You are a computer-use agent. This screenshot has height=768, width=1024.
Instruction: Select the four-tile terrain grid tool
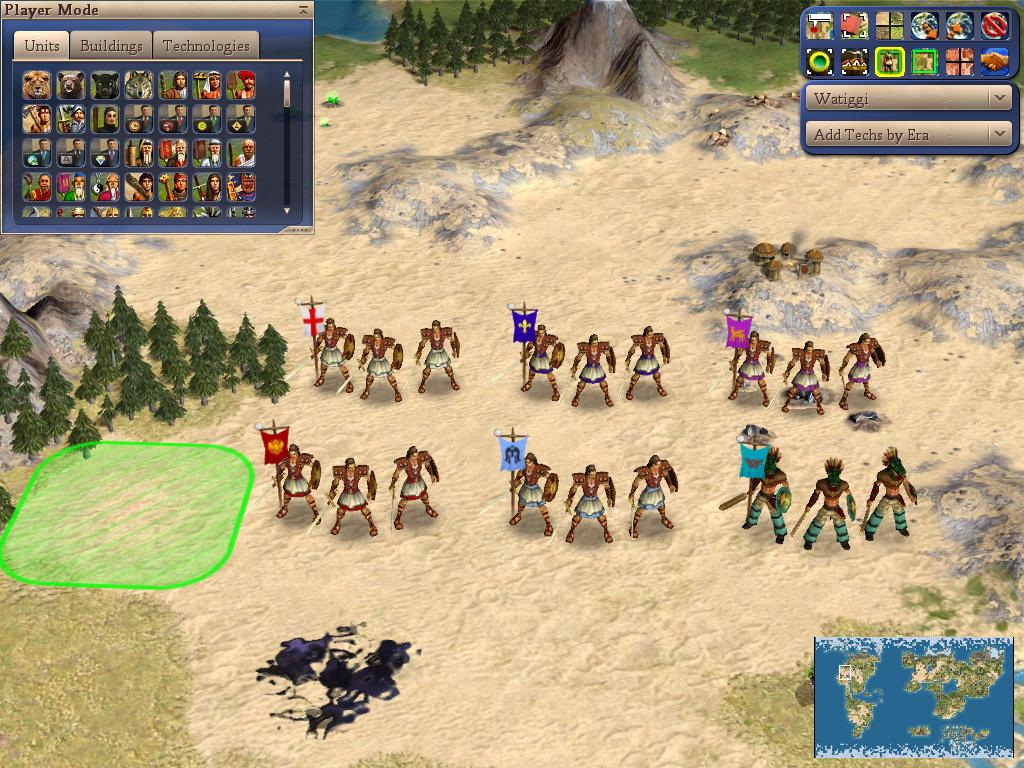coord(889,25)
